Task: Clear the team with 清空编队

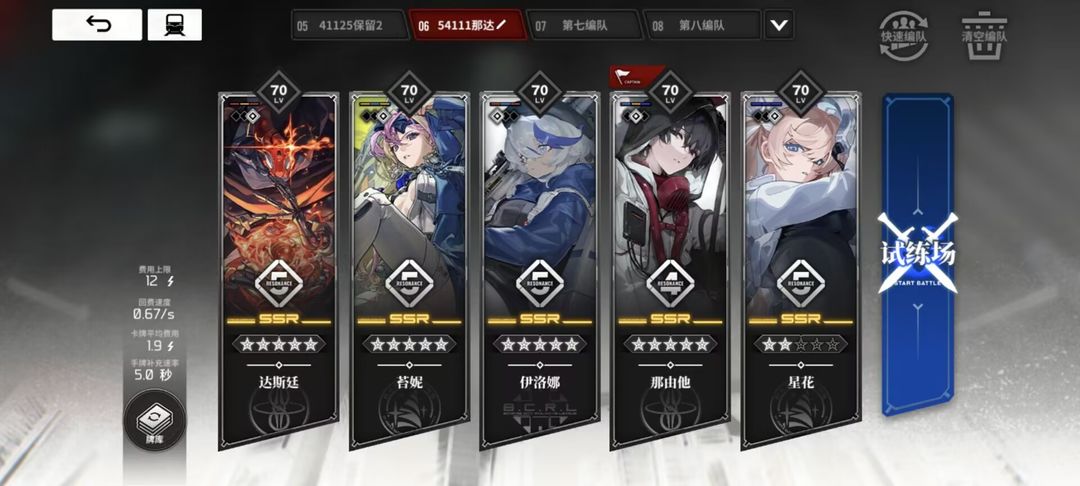Action: point(983,28)
